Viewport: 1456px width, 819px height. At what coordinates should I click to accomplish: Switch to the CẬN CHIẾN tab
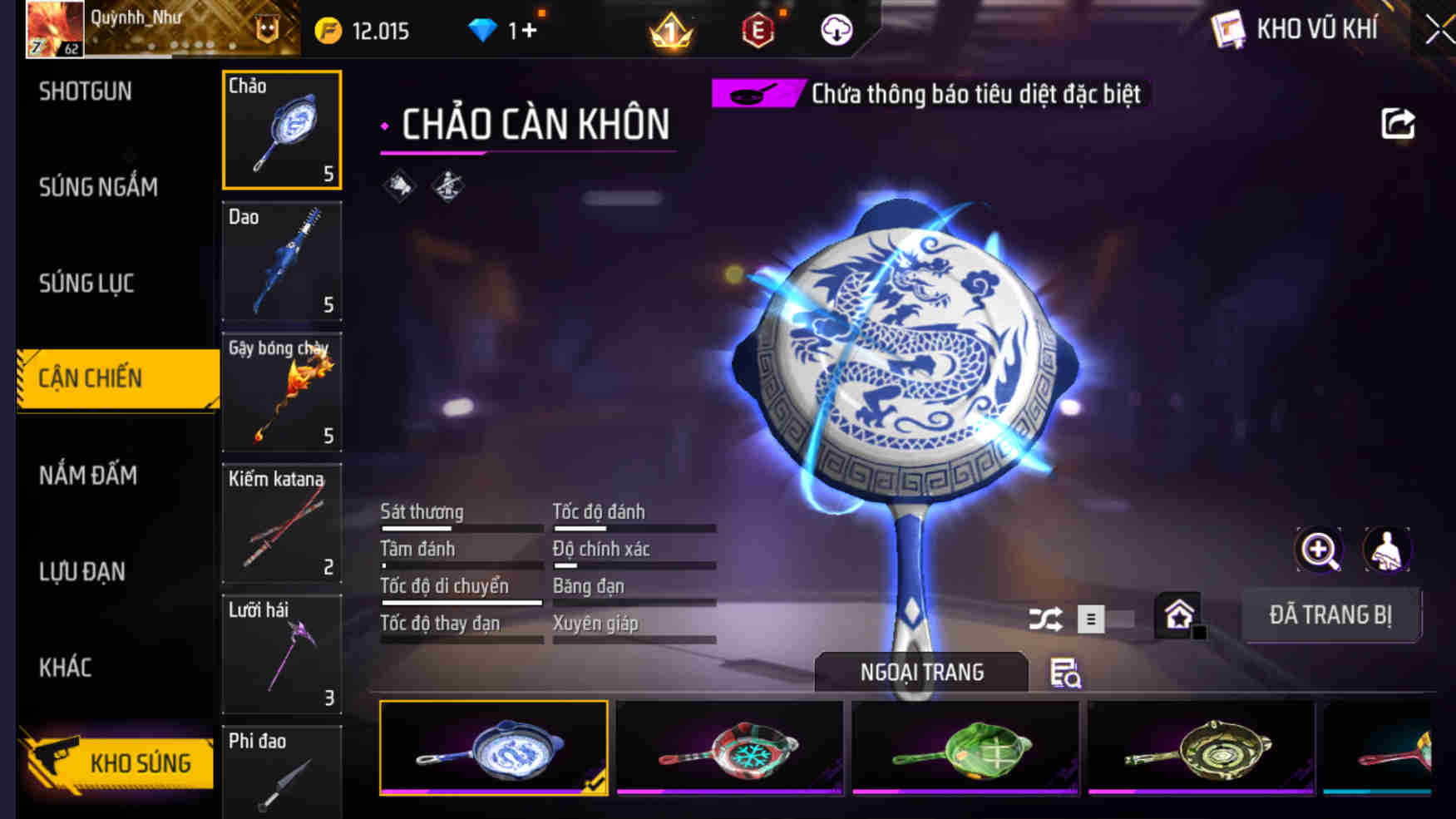coord(91,377)
